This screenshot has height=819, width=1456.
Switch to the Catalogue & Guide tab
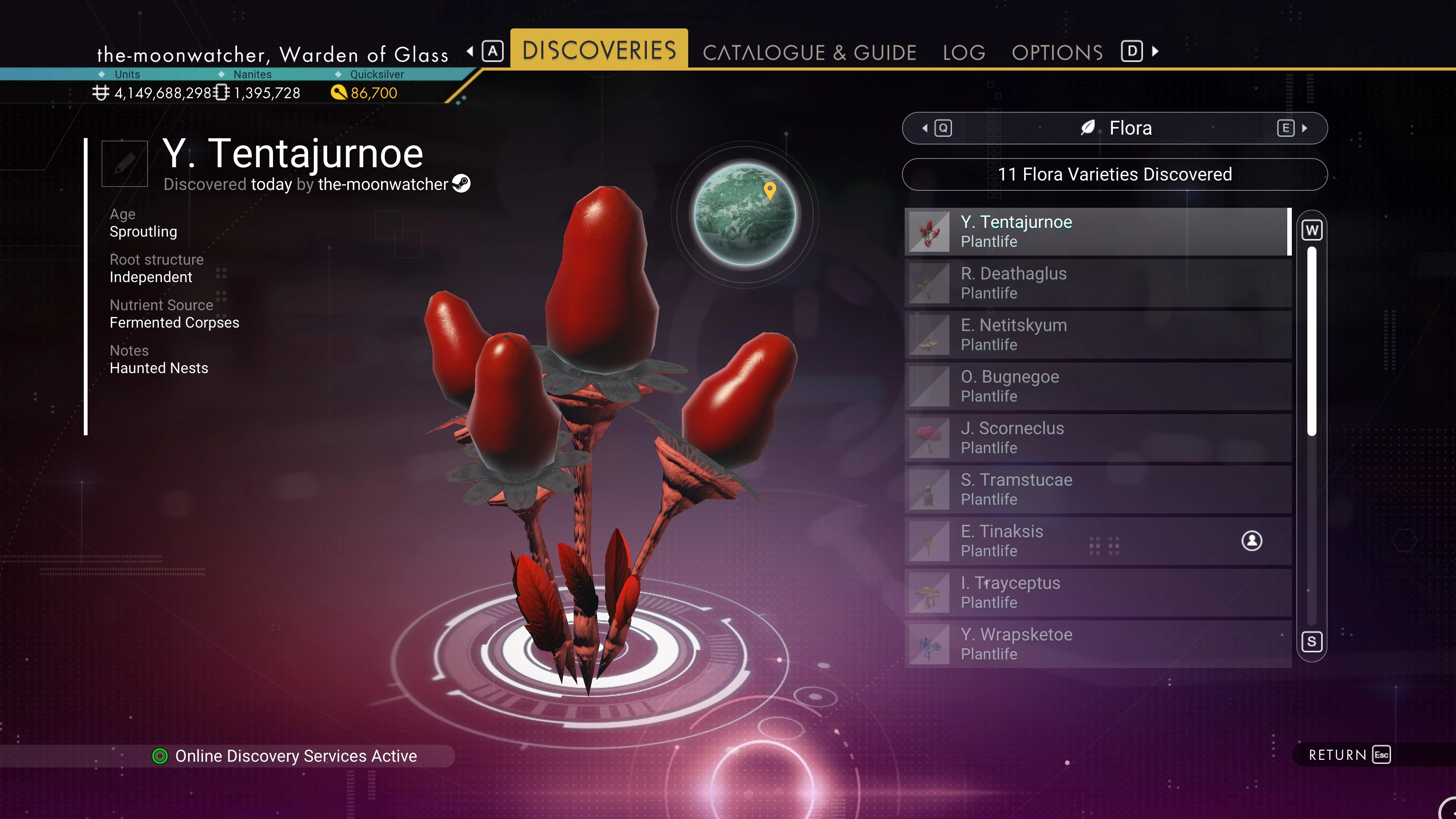tap(809, 53)
